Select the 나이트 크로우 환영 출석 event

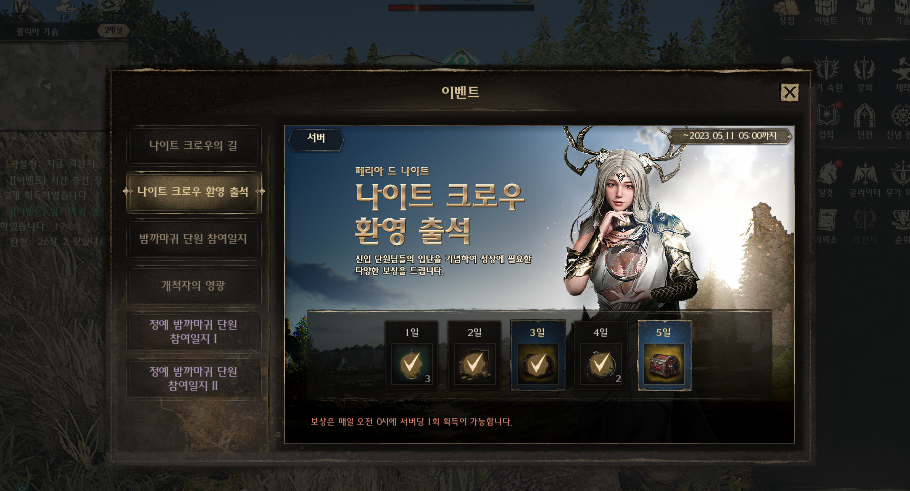[x=193, y=191]
